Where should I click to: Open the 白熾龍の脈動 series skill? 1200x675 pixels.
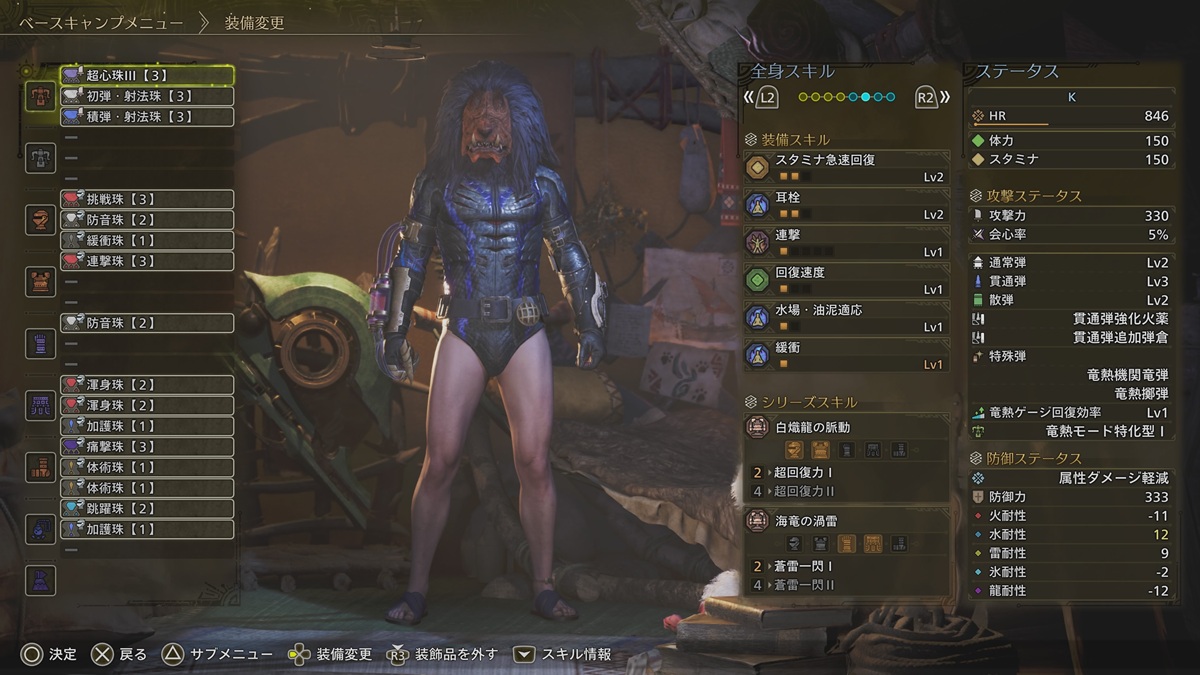[x=846, y=428]
